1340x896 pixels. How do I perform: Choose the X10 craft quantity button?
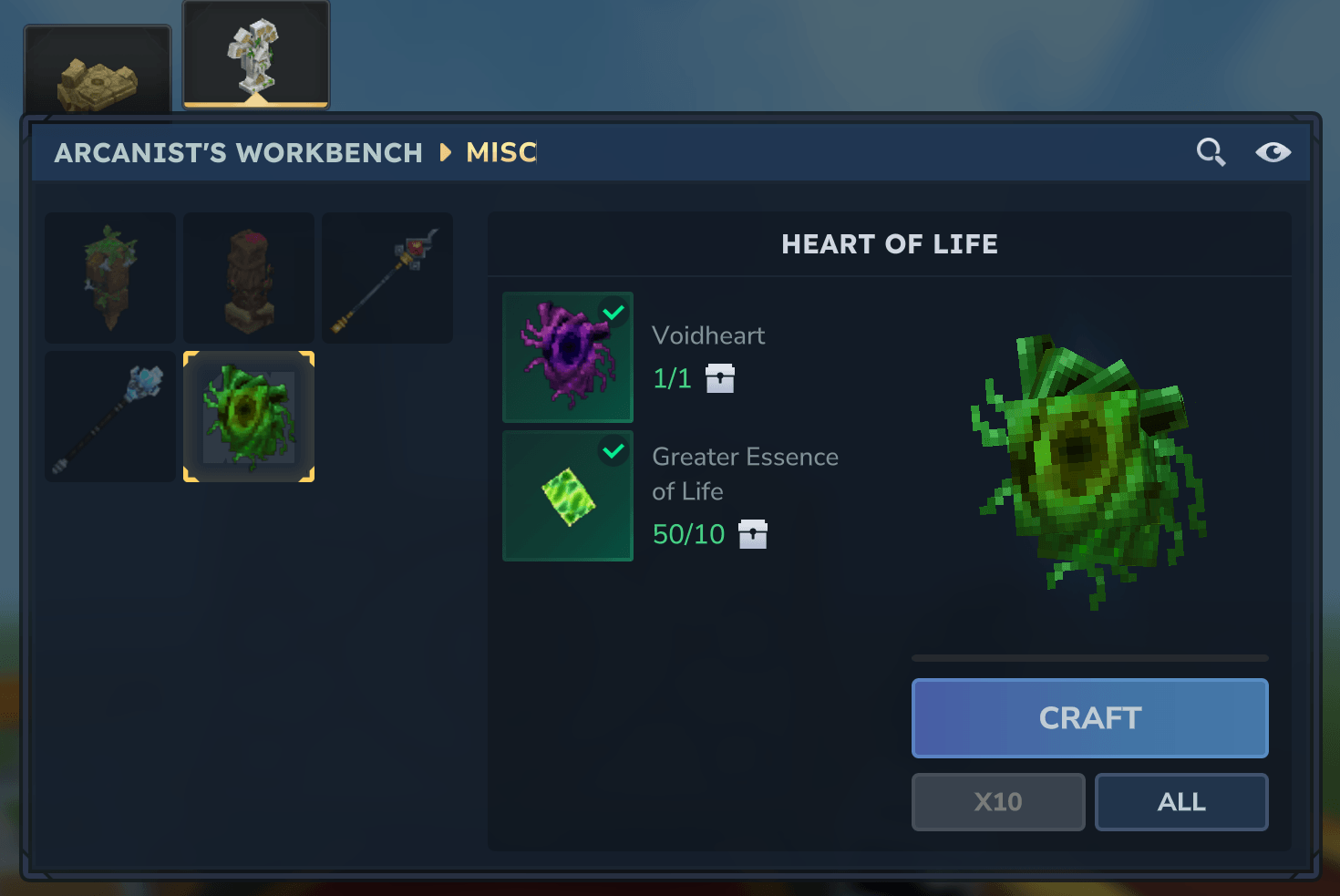pyautogui.click(x=998, y=802)
